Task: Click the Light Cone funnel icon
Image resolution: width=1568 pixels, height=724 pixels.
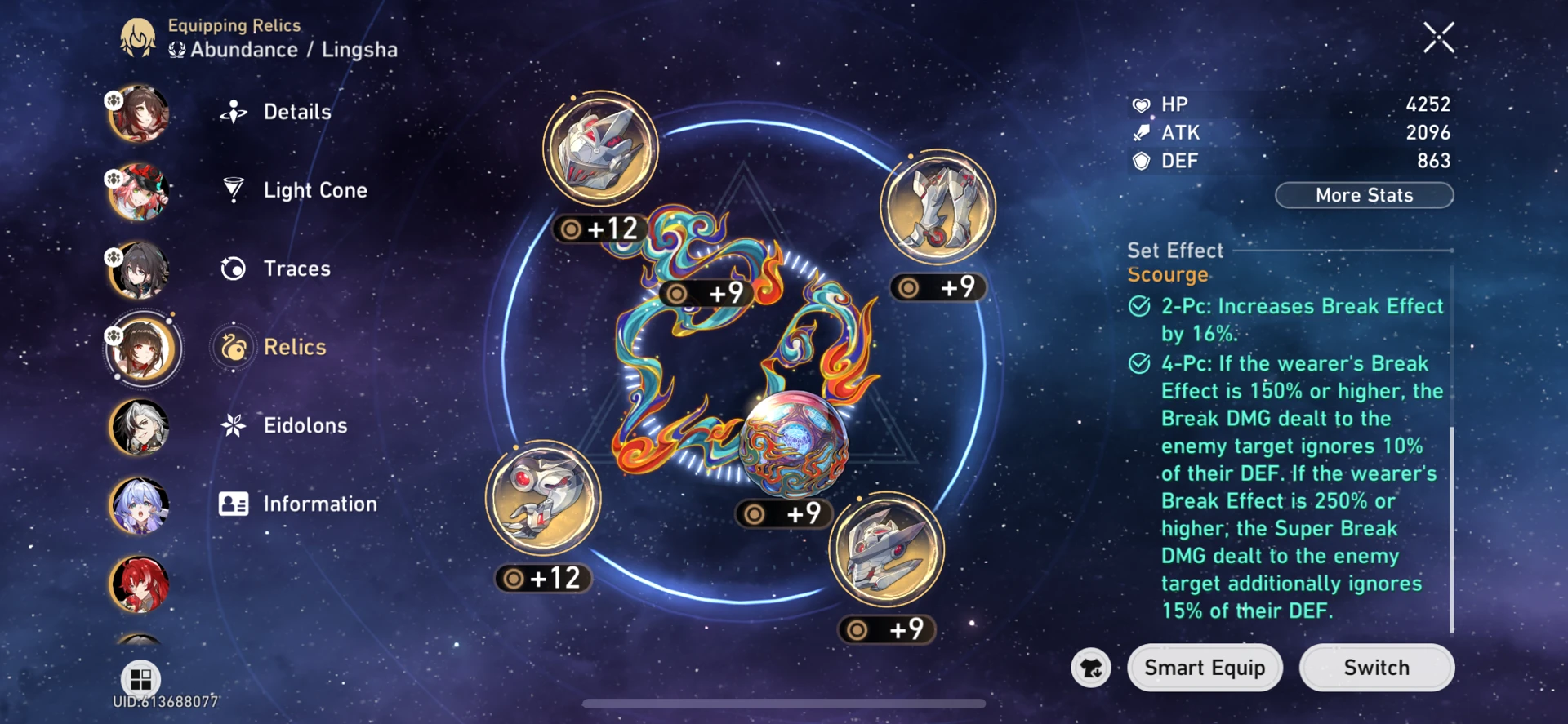Action: click(x=234, y=189)
